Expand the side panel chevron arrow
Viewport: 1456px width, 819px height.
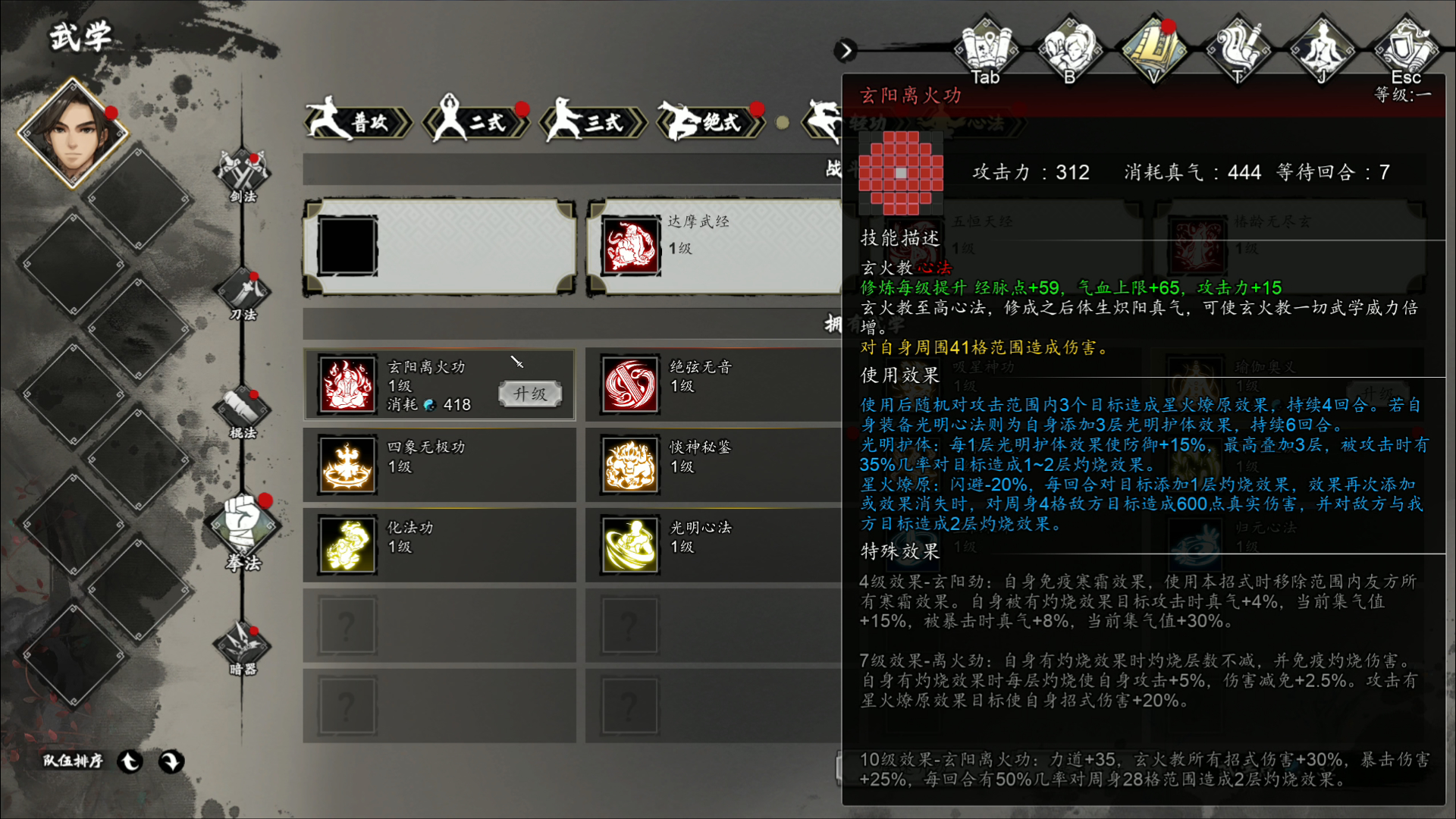tap(845, 51)
